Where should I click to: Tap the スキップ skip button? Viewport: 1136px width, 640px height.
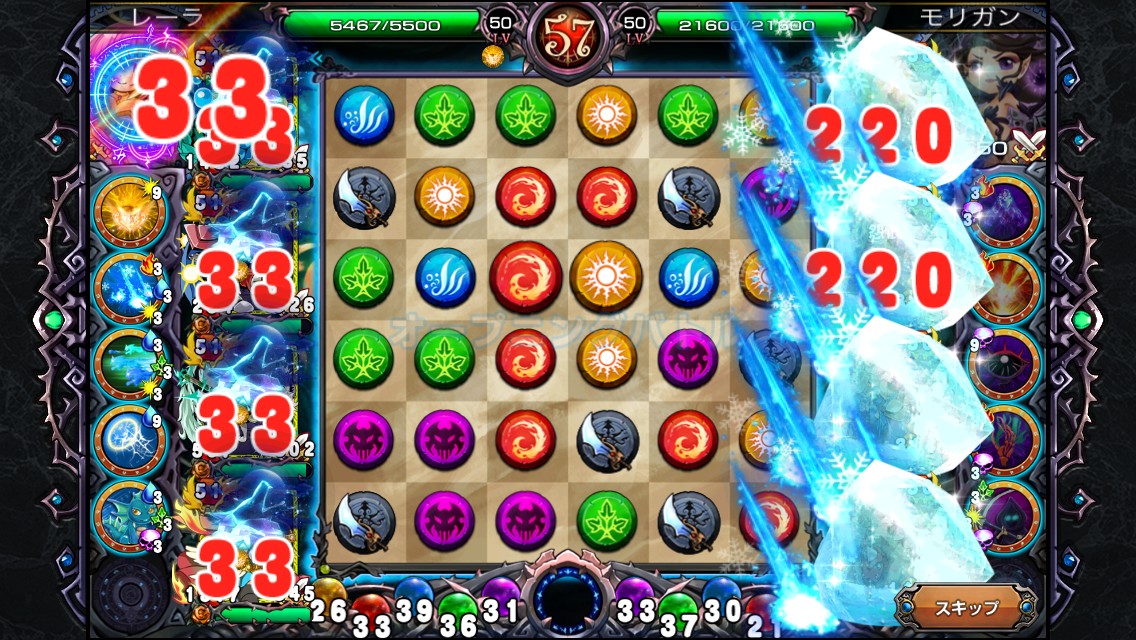tap(966, 606)
